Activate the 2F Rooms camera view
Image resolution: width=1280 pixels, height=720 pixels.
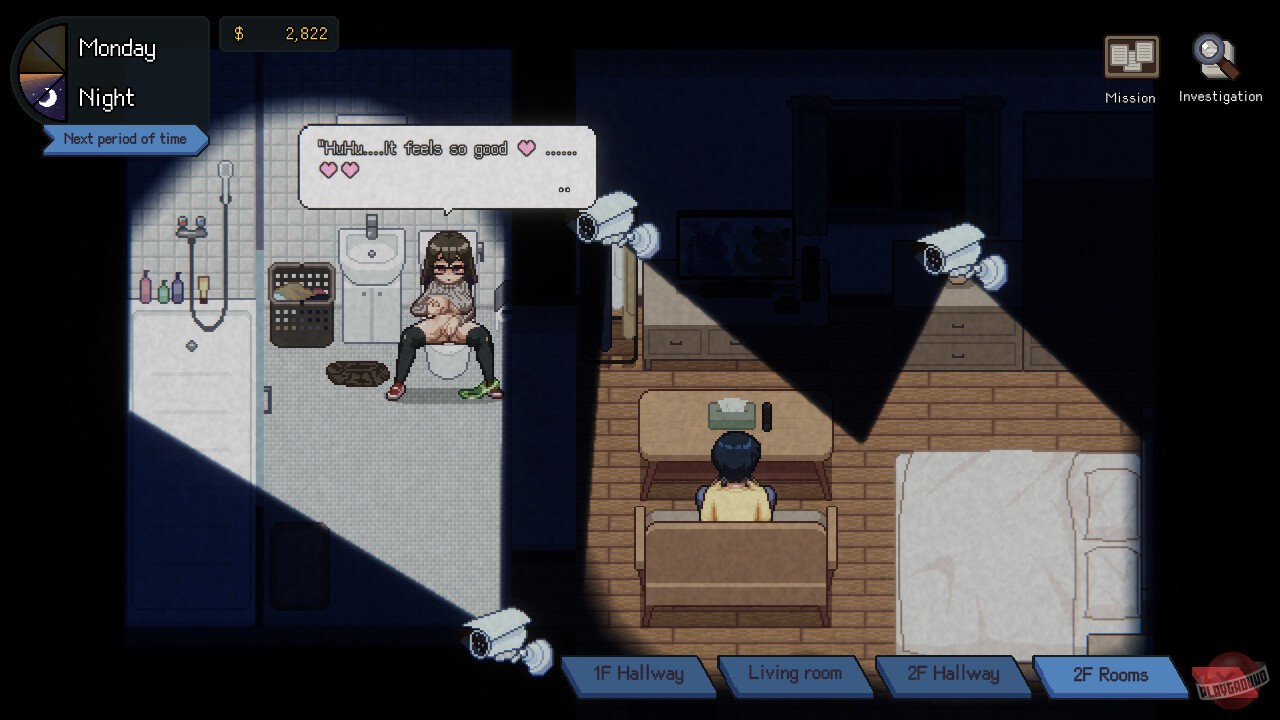click(1110, 675)
